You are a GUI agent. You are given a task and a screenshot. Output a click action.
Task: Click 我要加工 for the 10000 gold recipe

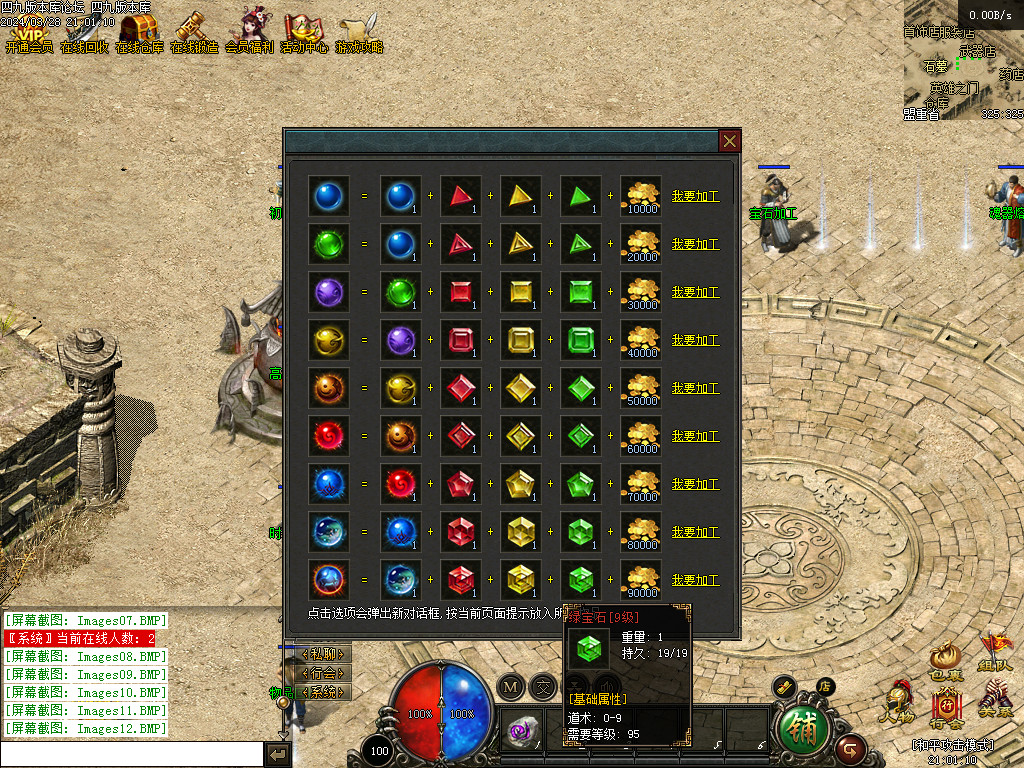695,196
